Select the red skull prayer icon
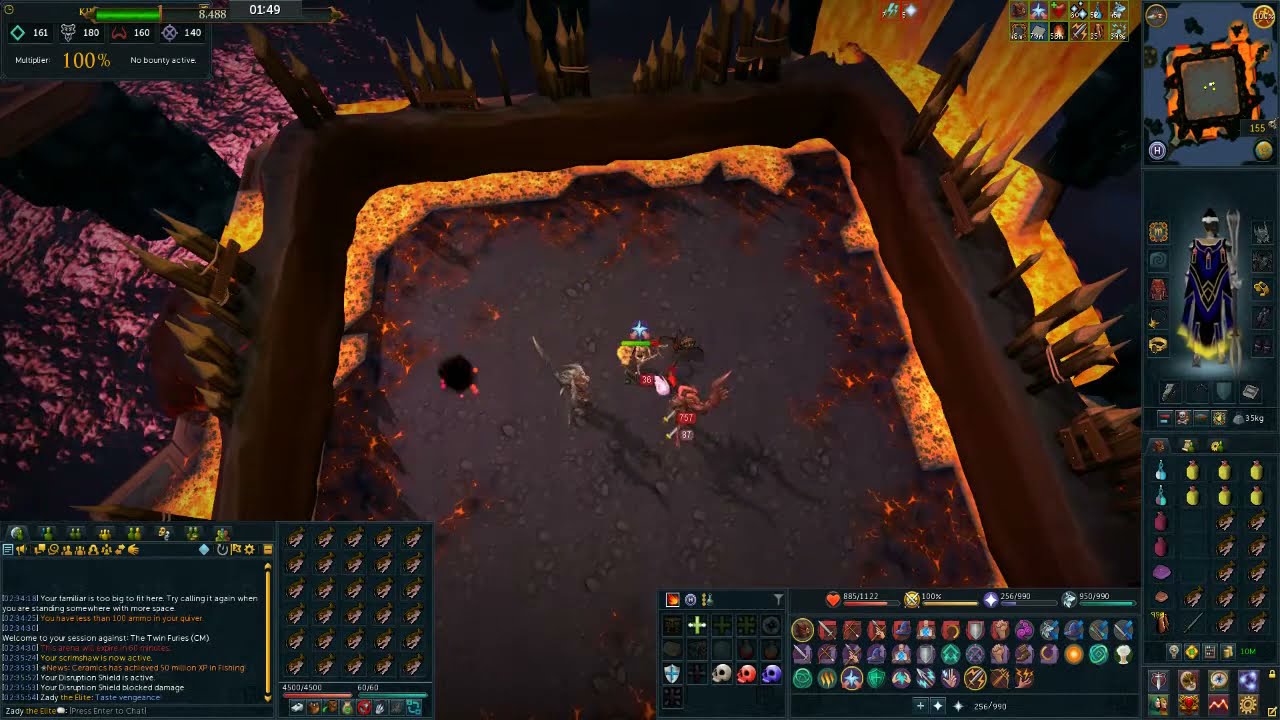This screenshot has width=1280, height=720. [746, 674]
